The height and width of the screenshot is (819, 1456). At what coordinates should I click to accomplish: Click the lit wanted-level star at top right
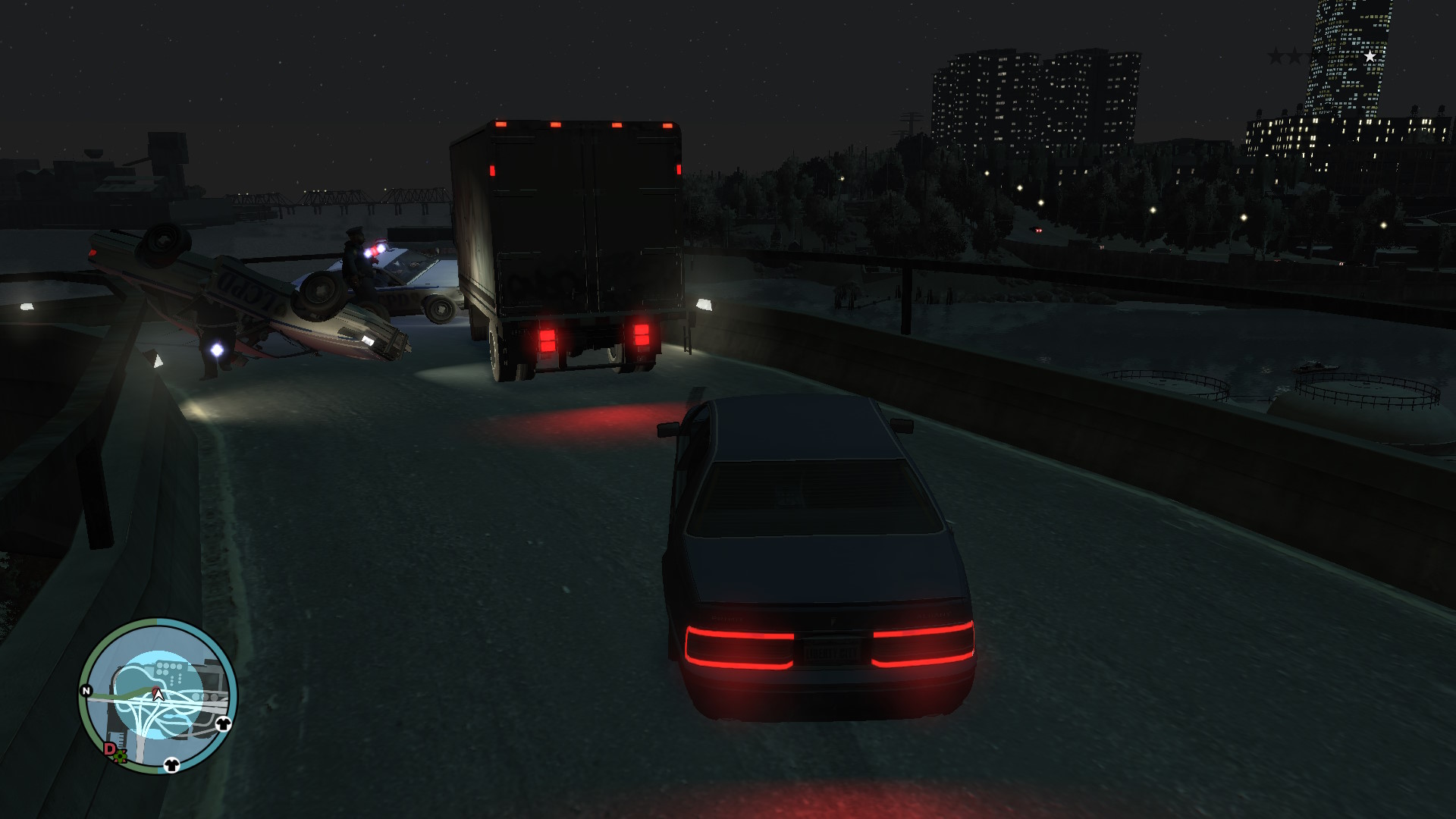(1370, 56)
